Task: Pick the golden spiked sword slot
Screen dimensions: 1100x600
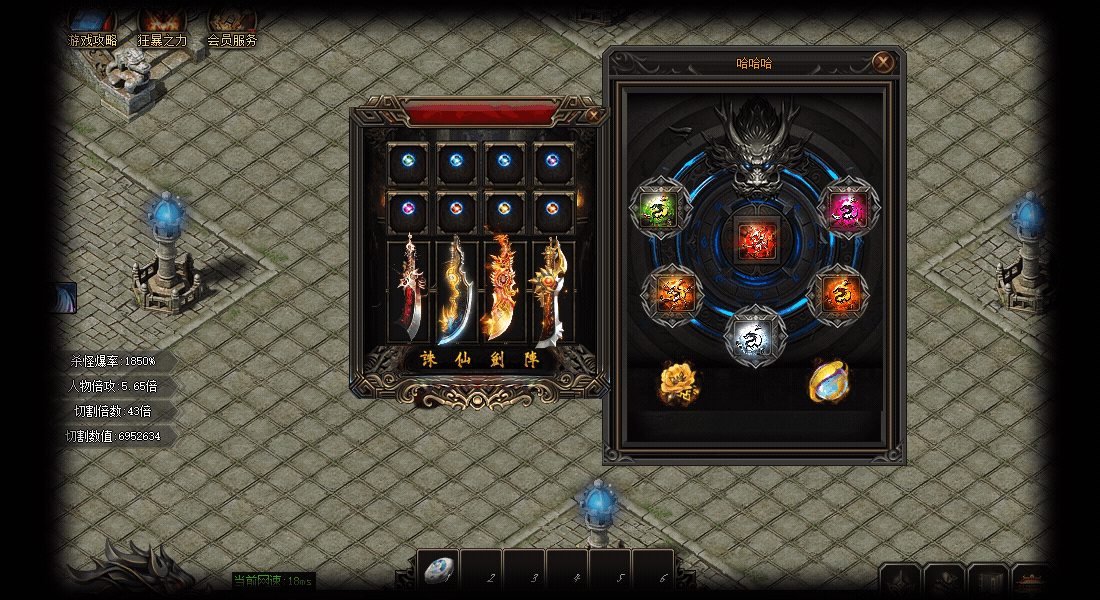Action: pos(553,291)
